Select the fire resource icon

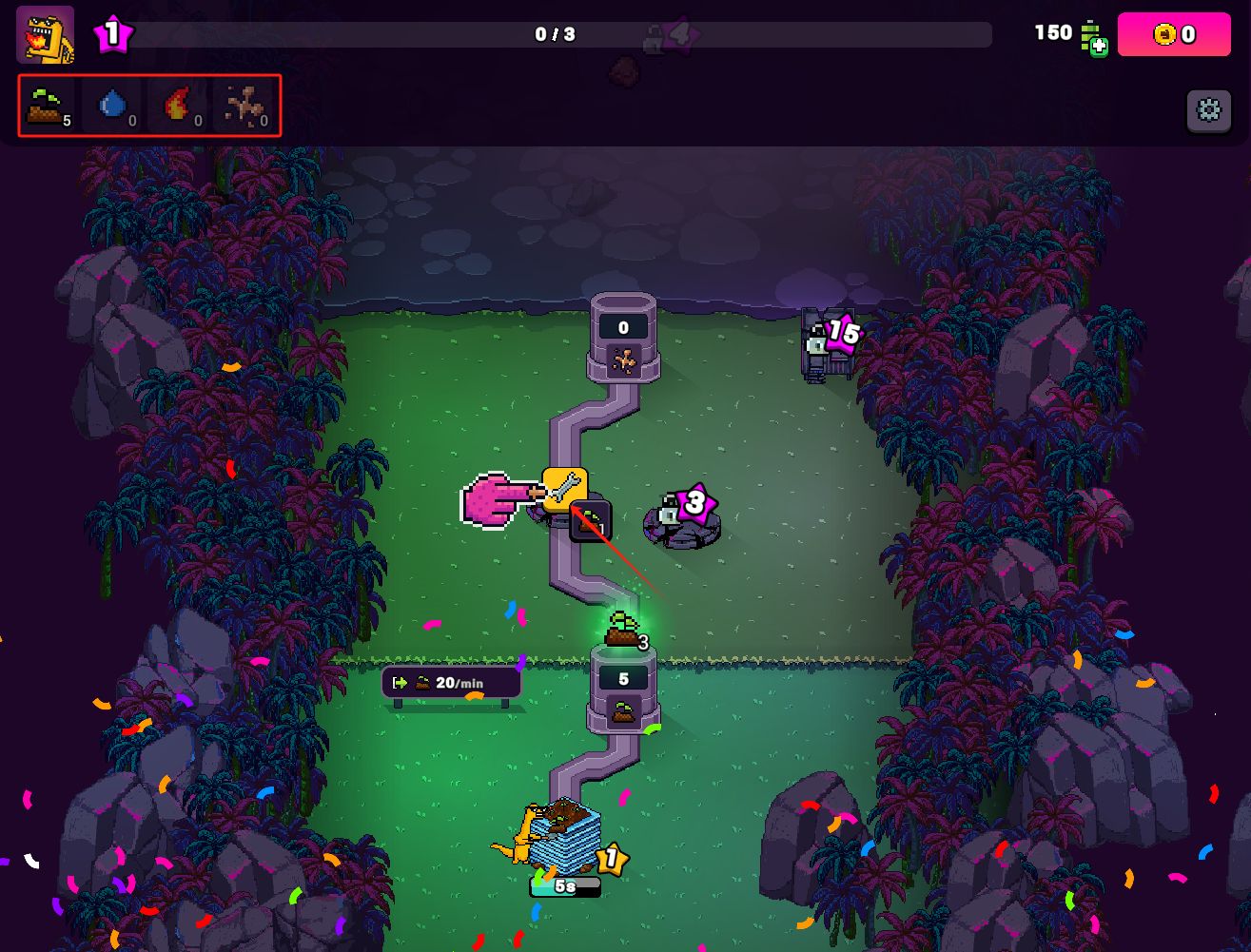click(x=178, y=106)
